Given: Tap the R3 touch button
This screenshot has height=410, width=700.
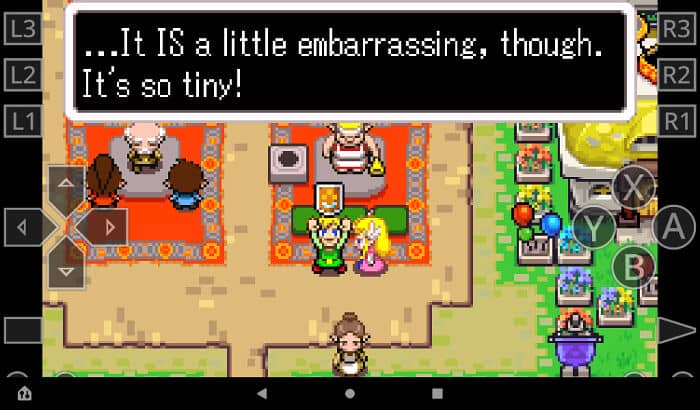Looking at the screenshot, I should coord(677,28).
